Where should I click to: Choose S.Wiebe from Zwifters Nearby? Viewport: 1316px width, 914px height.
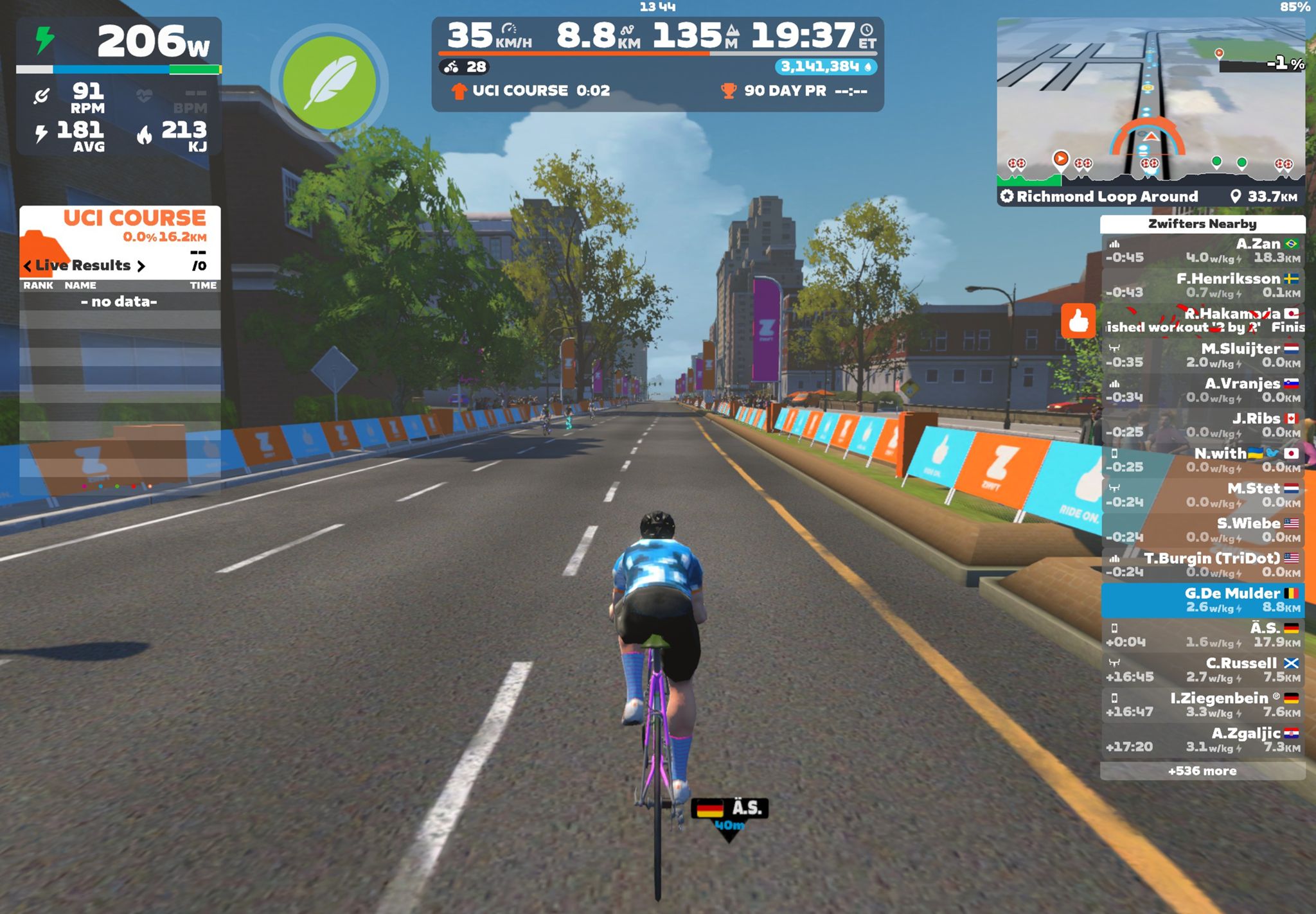pos(1202,530)
